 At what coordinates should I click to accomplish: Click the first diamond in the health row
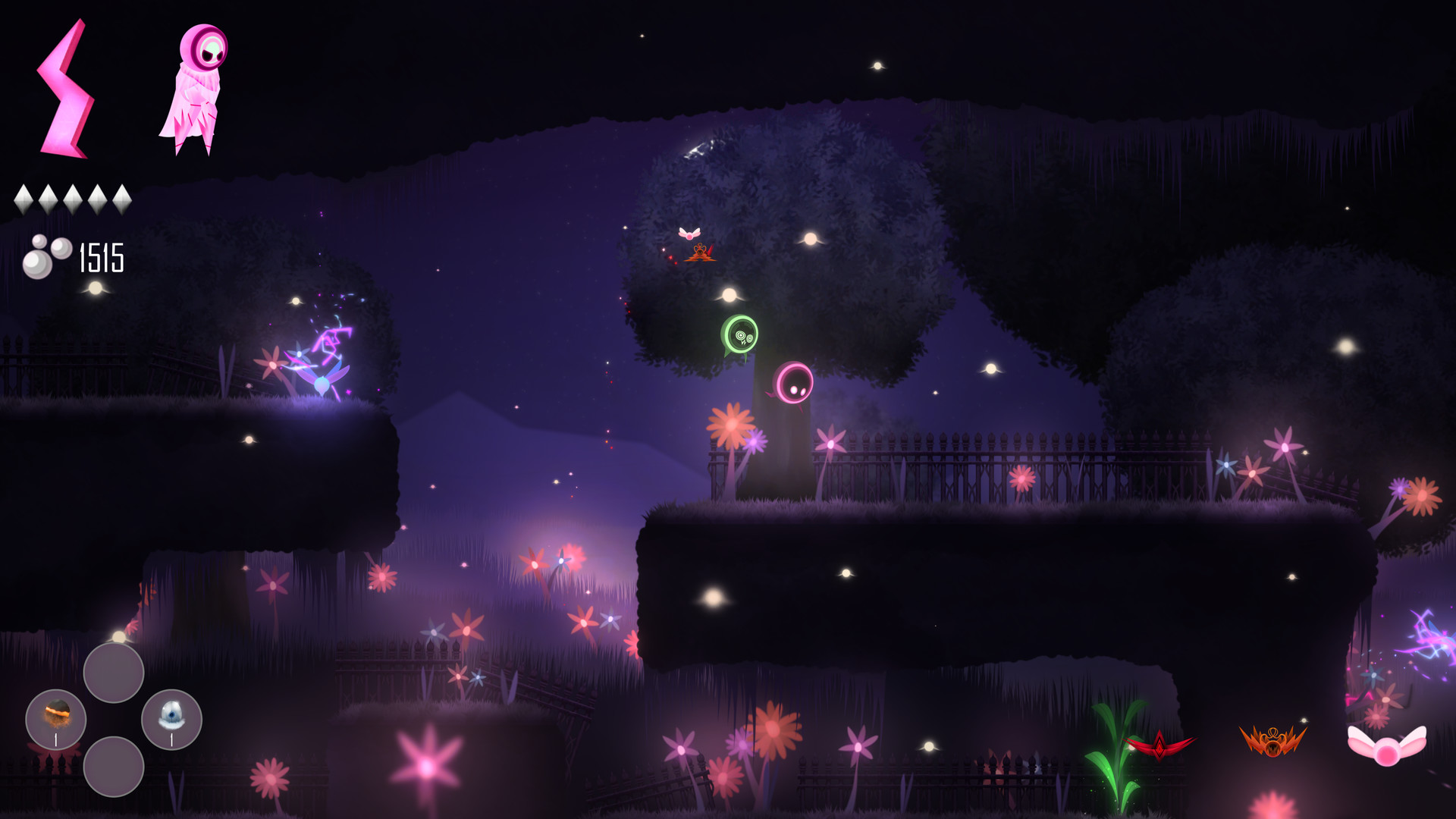tap(24, 197)
